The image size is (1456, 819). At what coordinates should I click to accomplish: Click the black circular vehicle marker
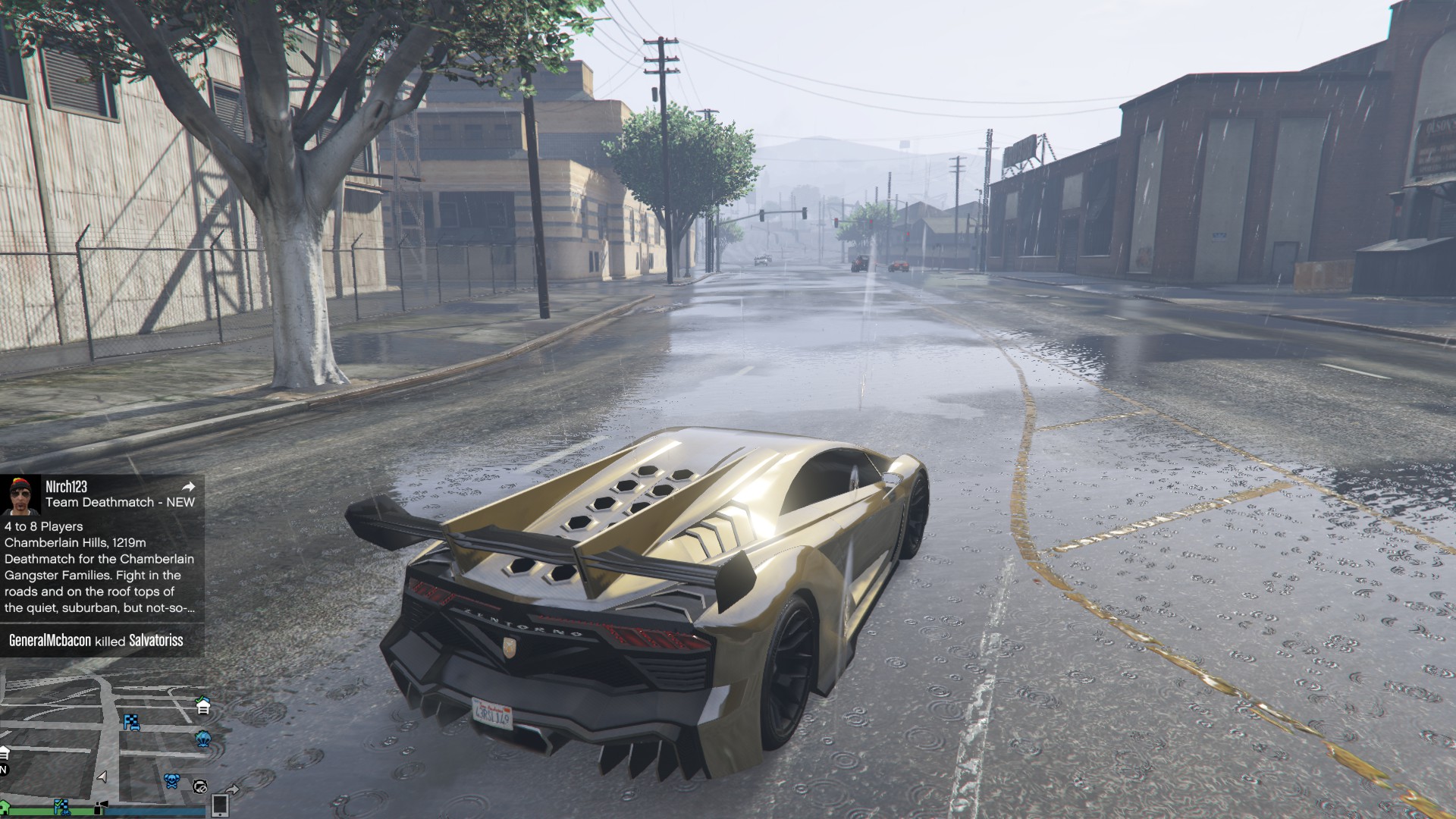pos(200,786)
